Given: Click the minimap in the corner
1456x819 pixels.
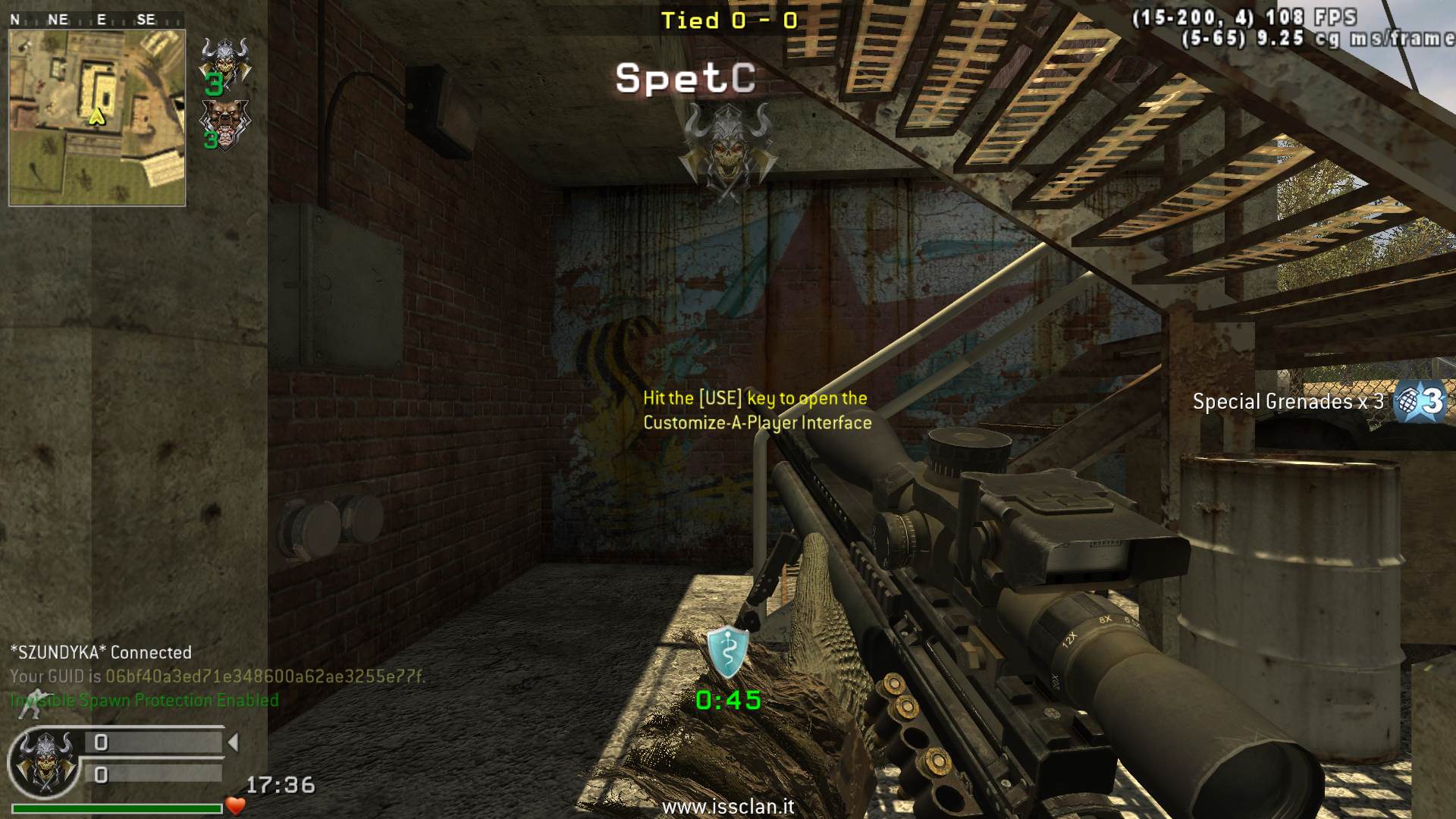Looking at the screenshot, I should 97,118.
